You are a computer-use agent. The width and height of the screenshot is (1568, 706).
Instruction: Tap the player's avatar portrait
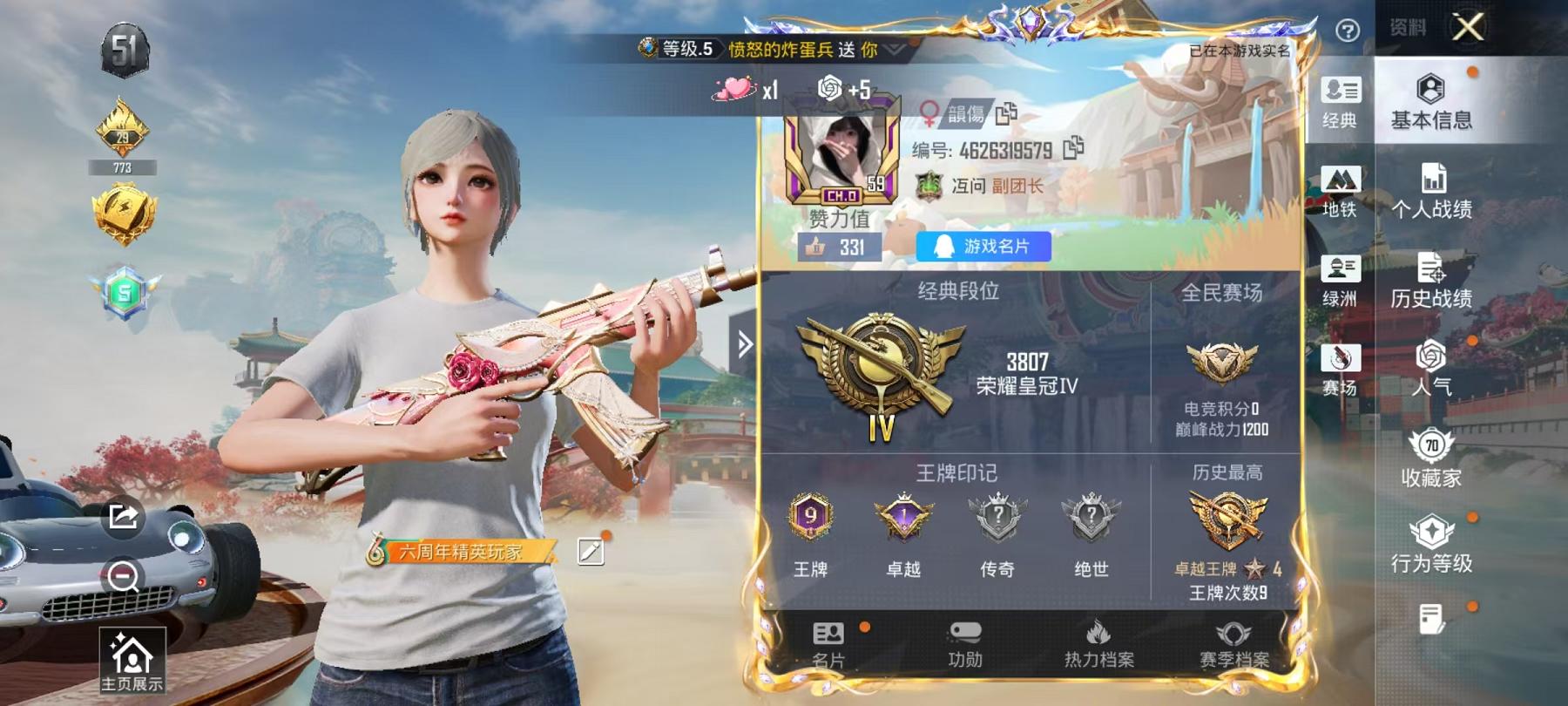pos(842,150)
